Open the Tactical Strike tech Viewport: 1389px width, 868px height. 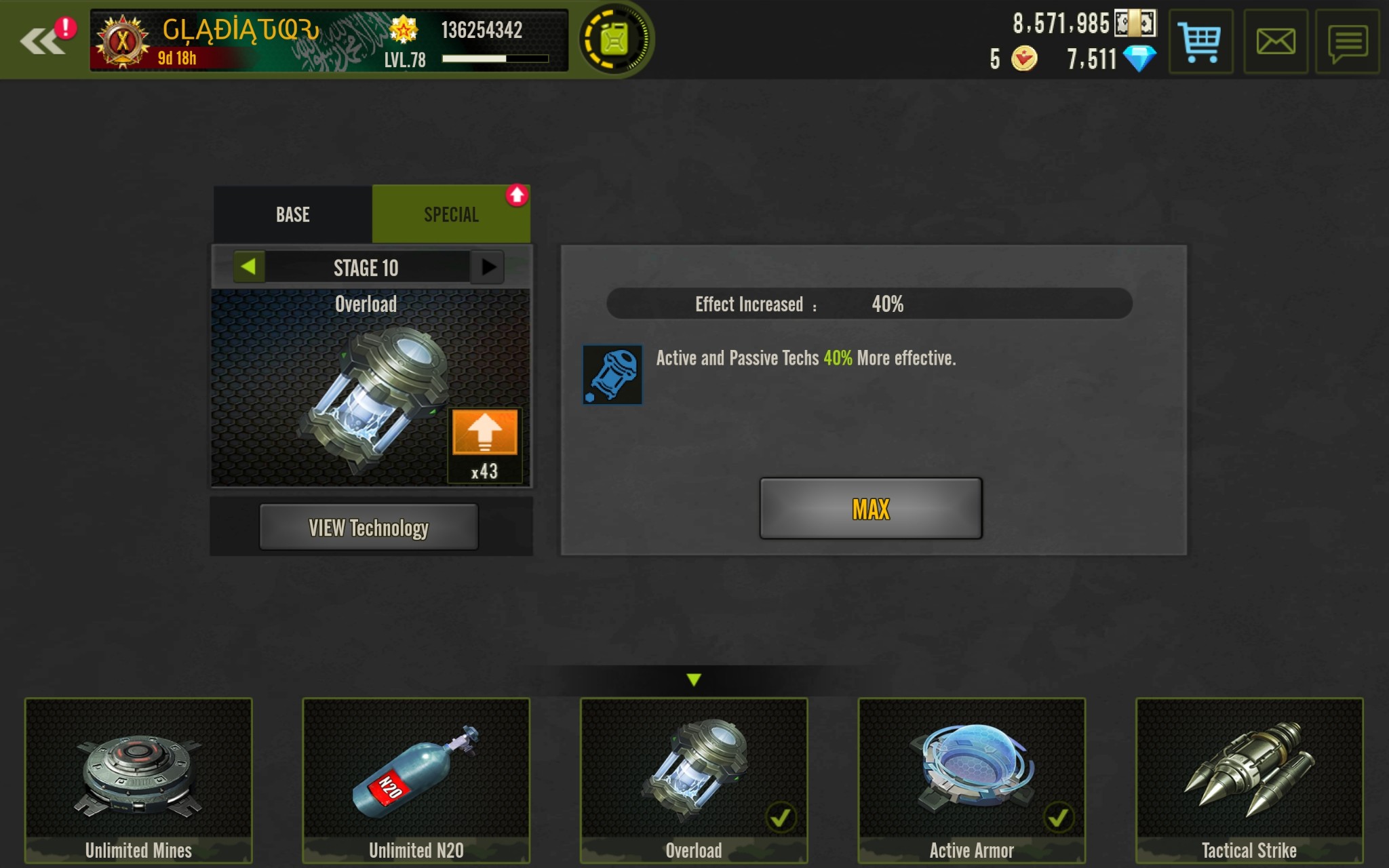pos(1249,780)
